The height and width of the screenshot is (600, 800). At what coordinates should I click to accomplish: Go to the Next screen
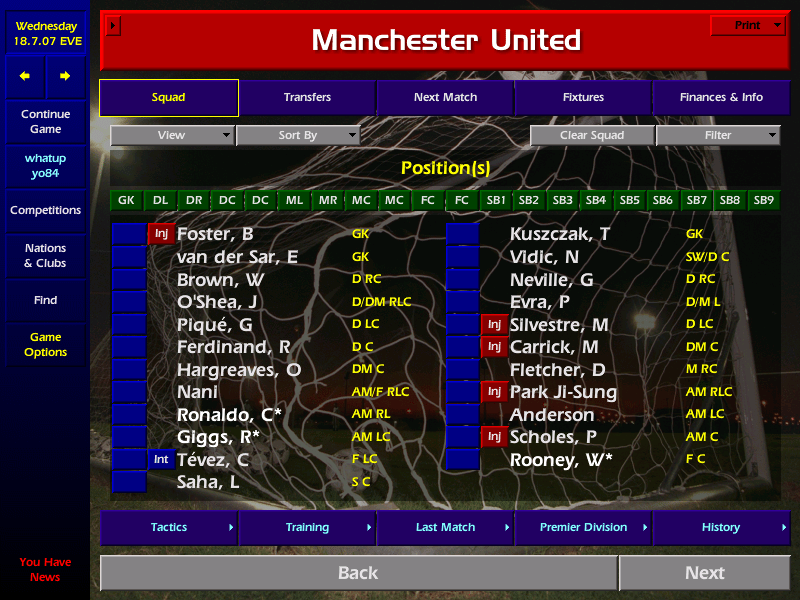click(x=704, y=573)
